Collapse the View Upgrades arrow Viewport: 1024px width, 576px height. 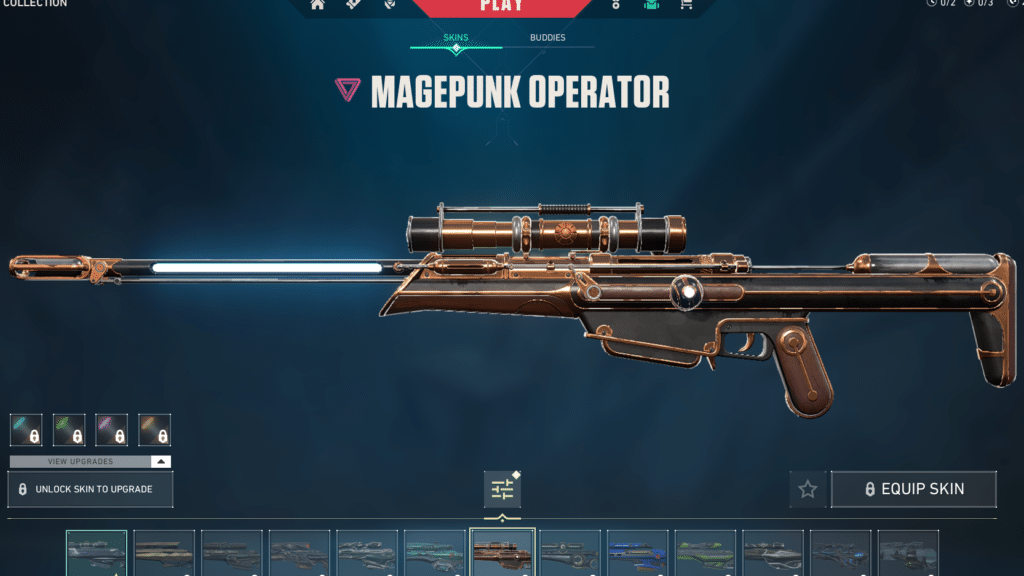coord(160,462)
